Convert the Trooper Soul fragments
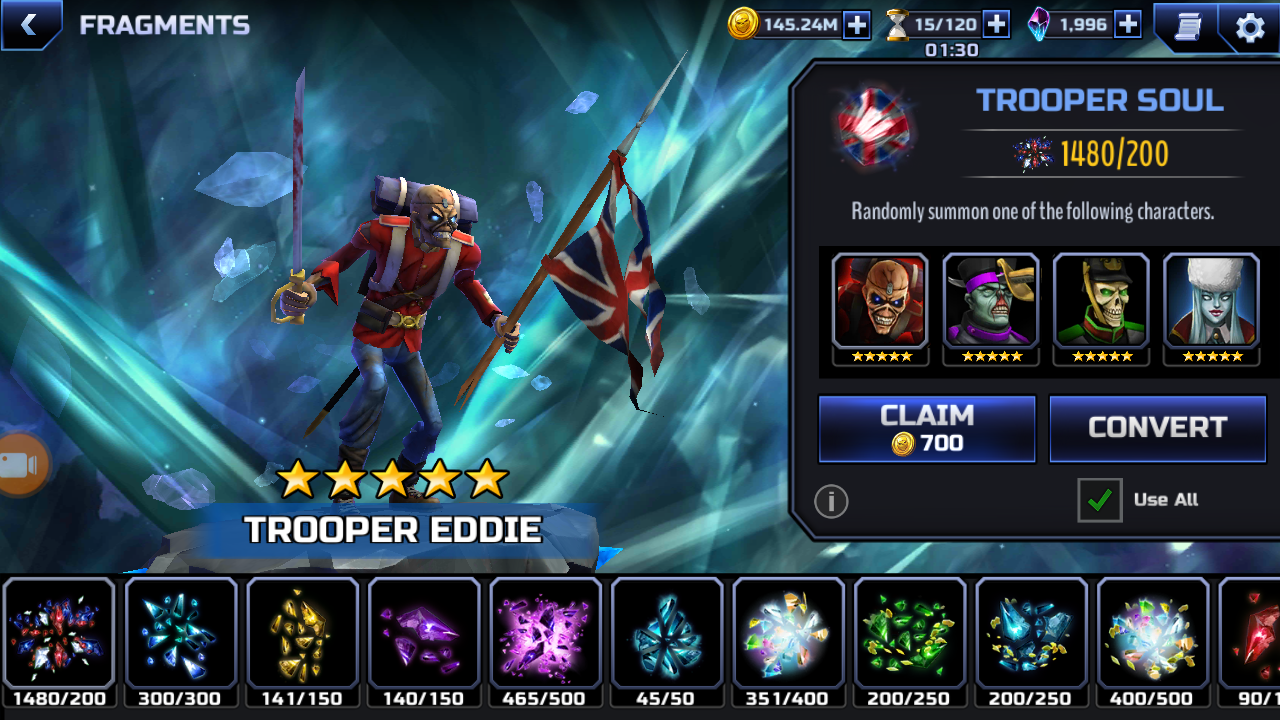Screen dimensions: 1280x720 [x=1157, y=428]
